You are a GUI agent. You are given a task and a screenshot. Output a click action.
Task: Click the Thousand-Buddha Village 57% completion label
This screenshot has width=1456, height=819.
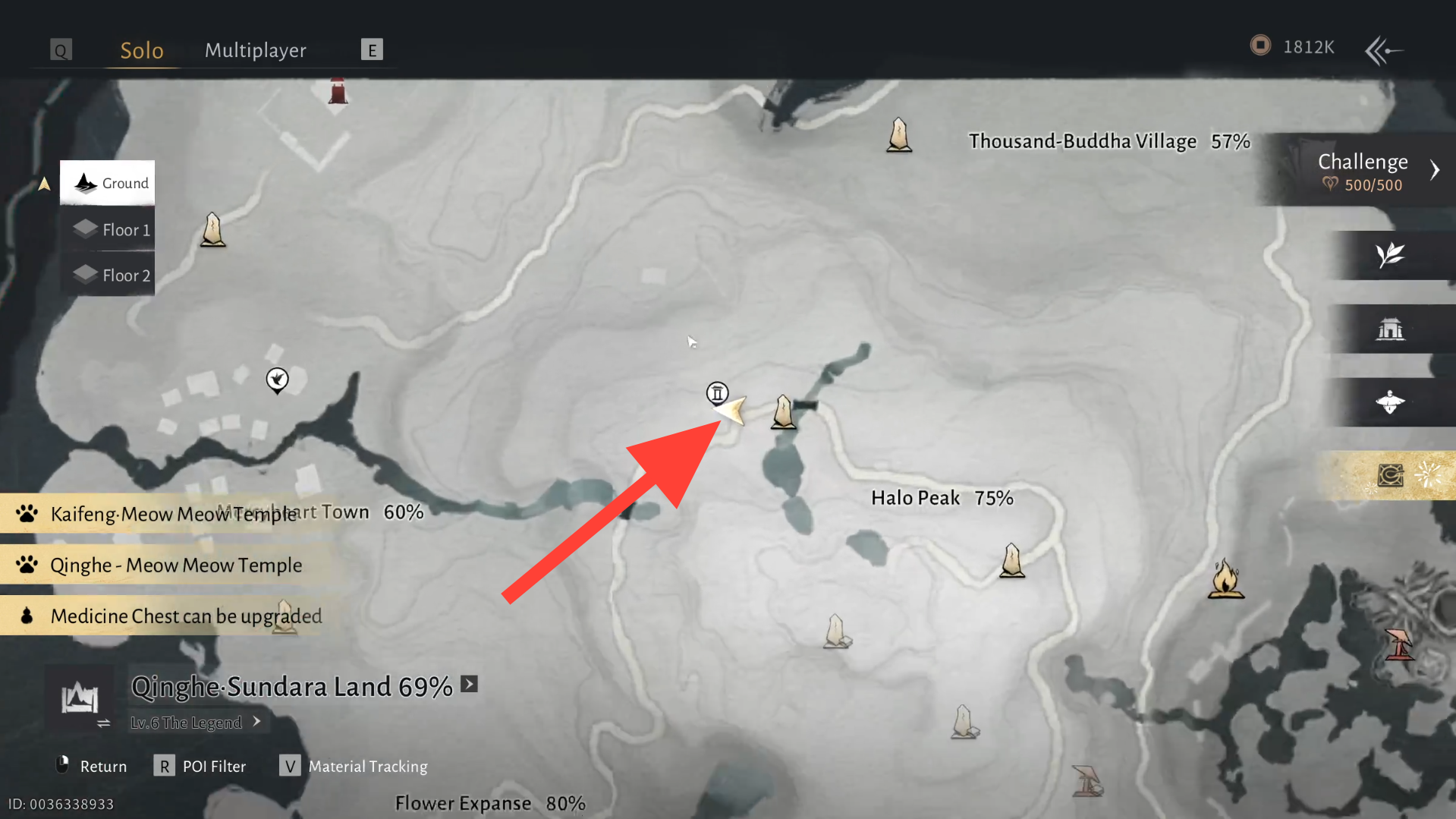[x=1108, y=140]
